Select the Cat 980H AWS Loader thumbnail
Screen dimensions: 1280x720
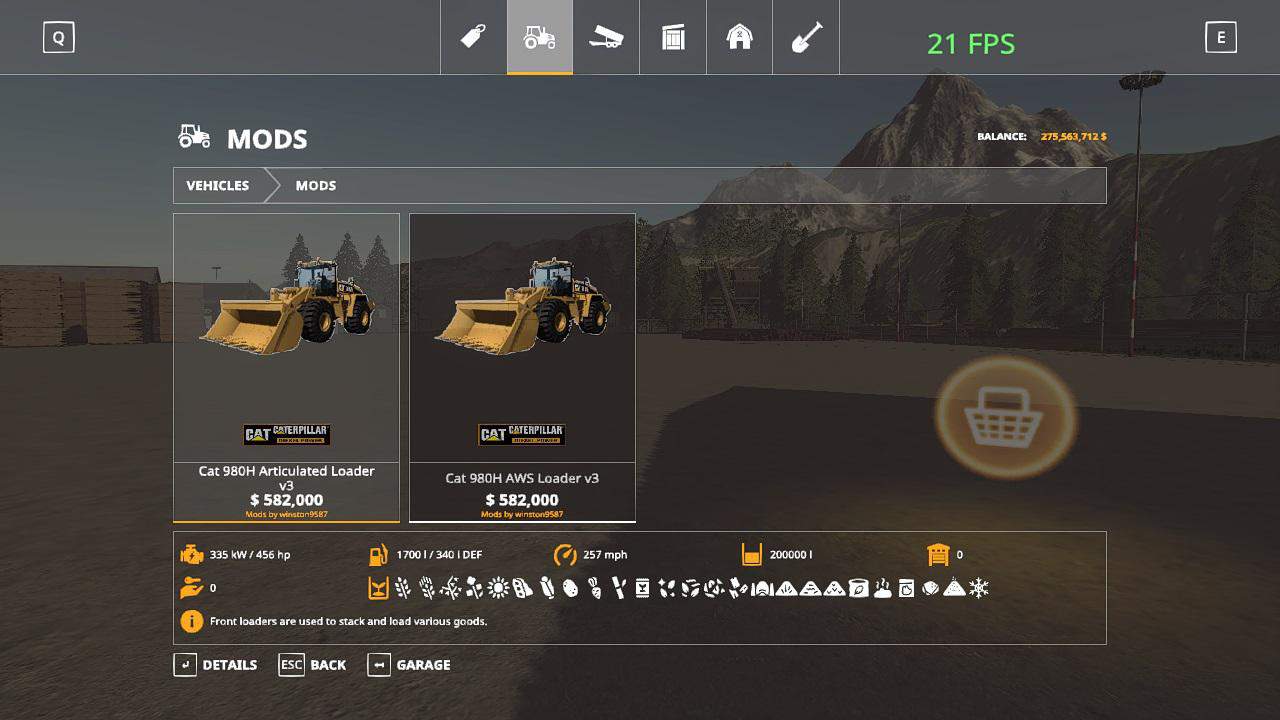(x=522, y=340)
